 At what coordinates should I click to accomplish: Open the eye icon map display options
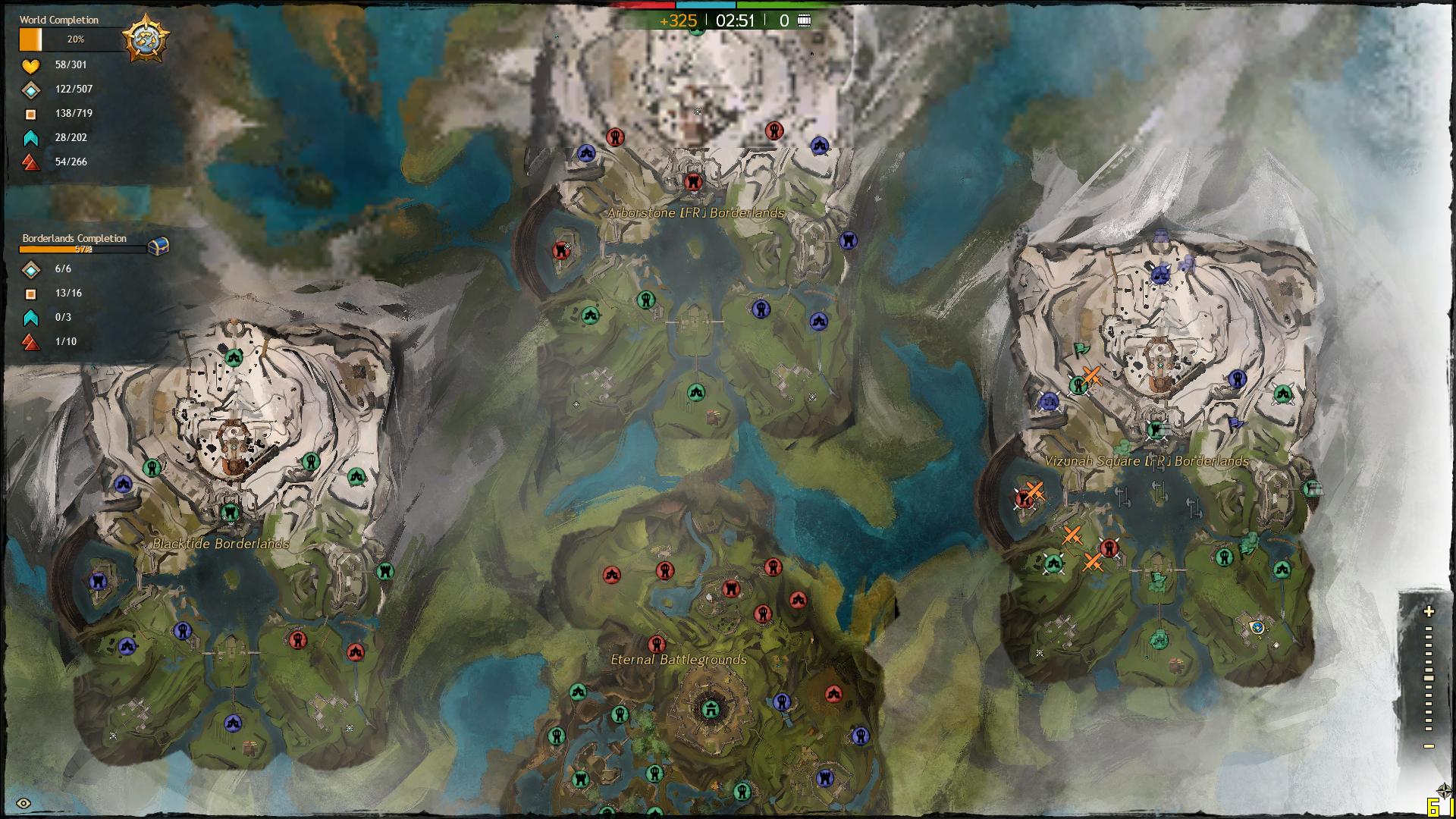point(24,804)
